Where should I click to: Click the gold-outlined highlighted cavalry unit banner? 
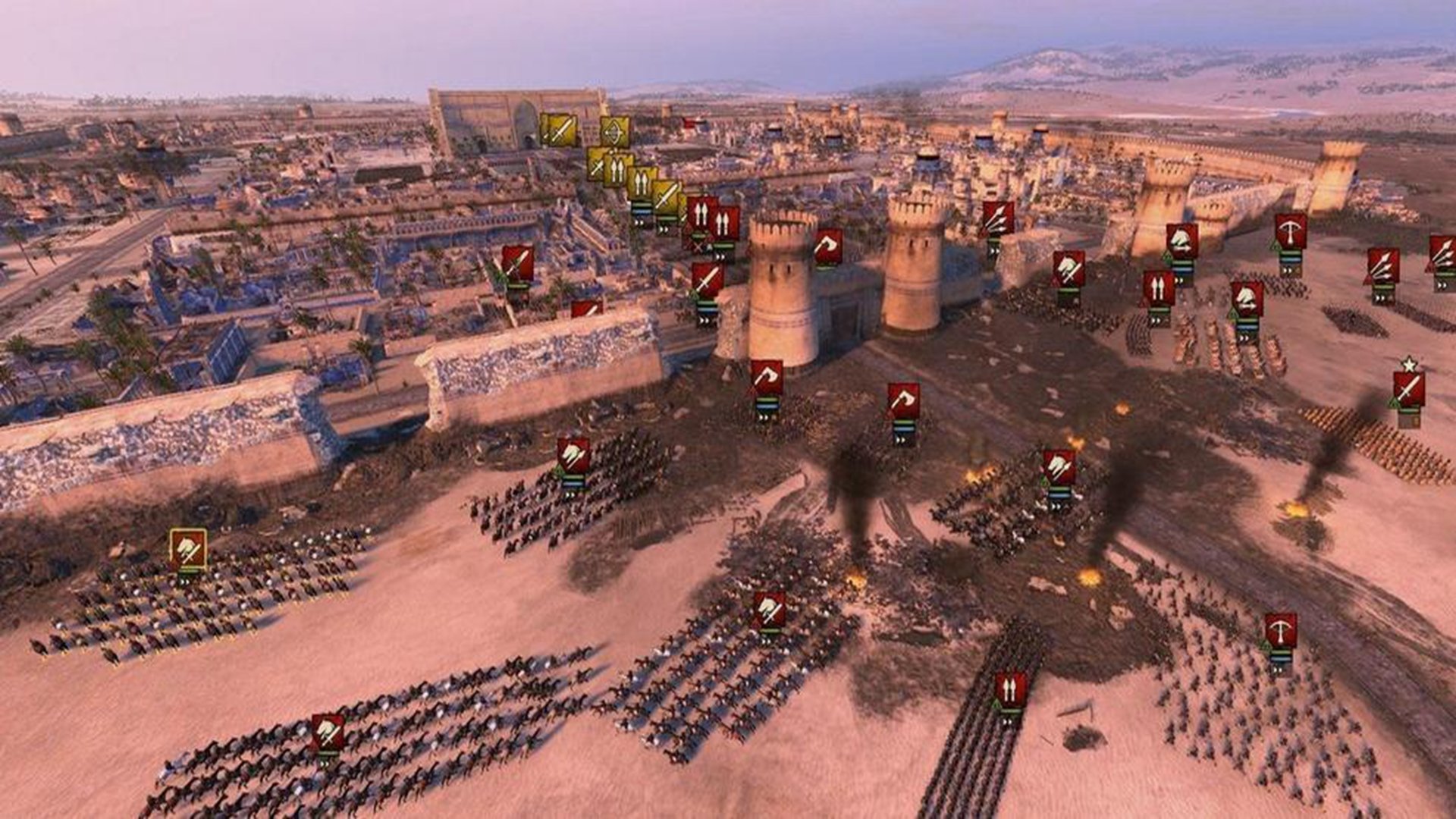tap(188, 549)
